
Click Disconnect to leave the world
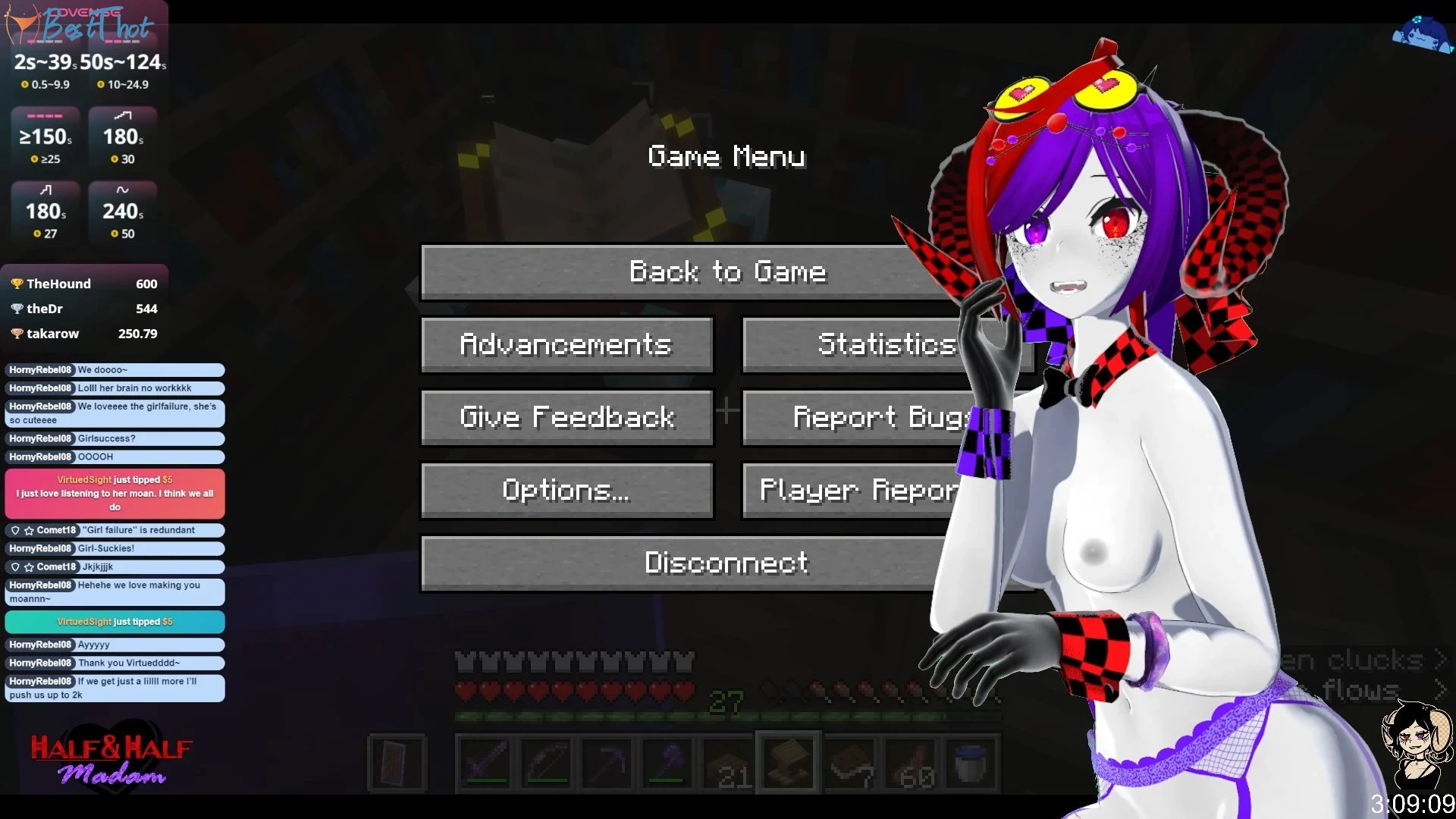[682, 563]
